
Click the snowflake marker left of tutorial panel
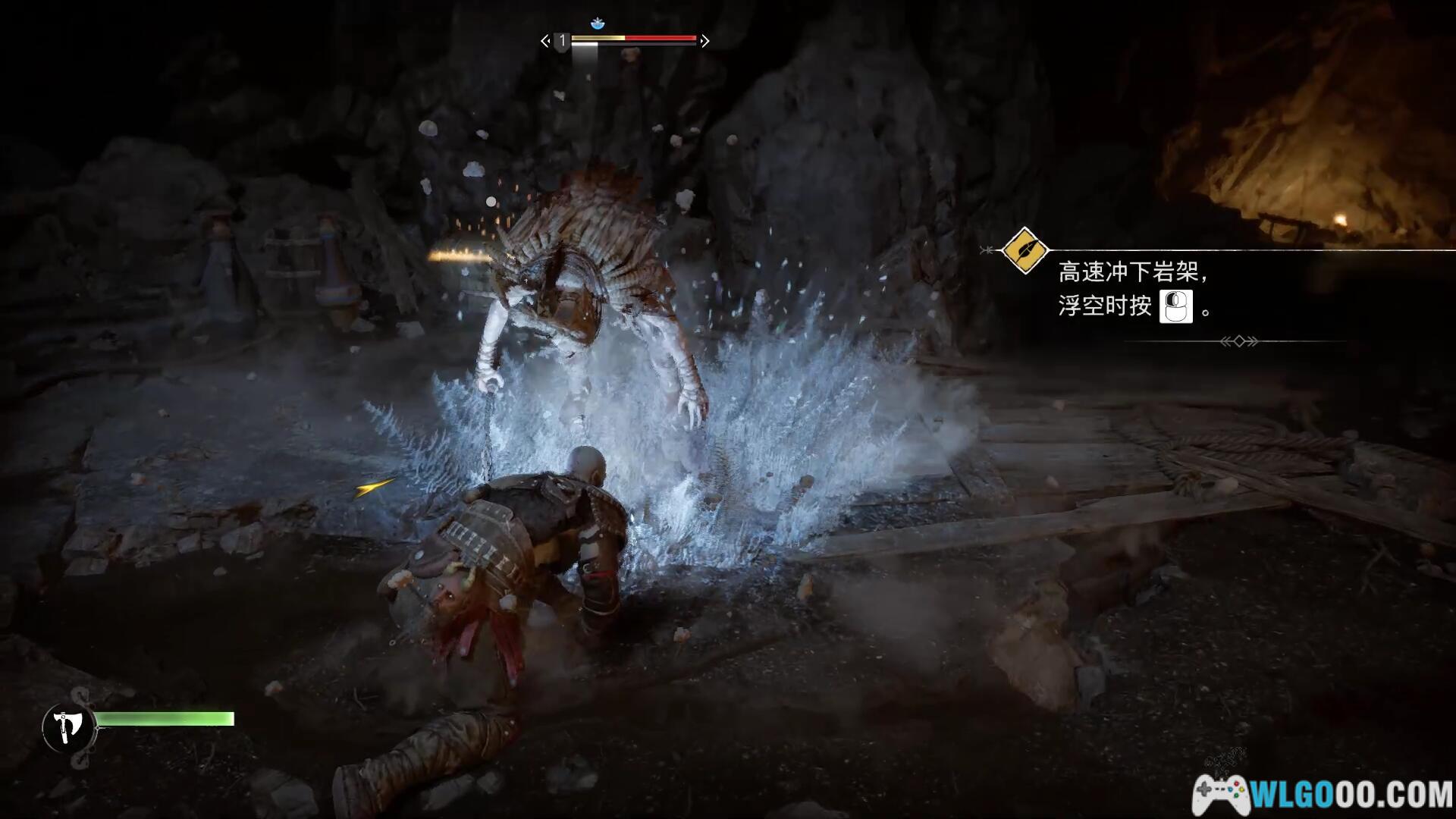click(987, 249)
